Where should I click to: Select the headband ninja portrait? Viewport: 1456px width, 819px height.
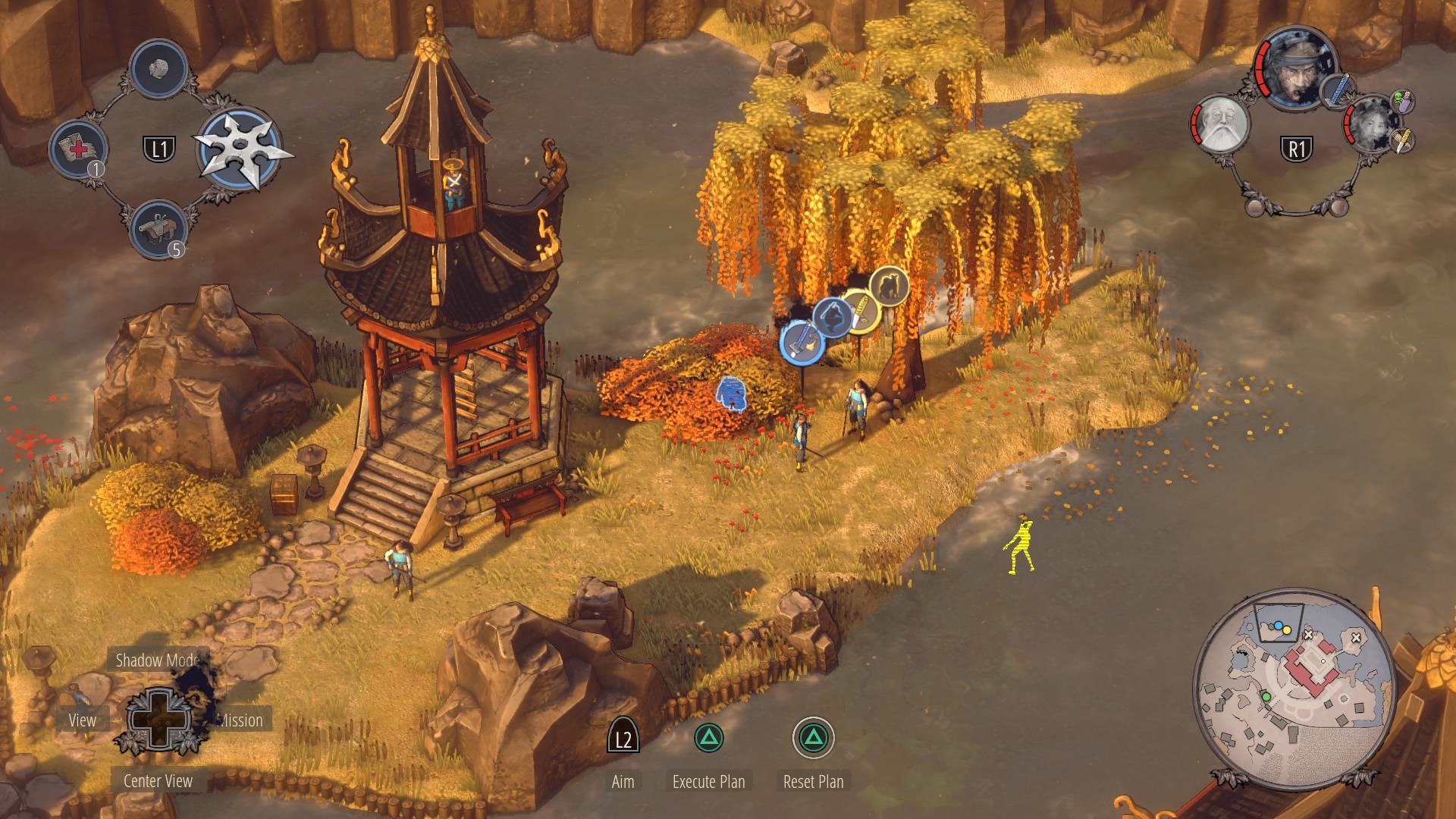[x=1294, y=70]
